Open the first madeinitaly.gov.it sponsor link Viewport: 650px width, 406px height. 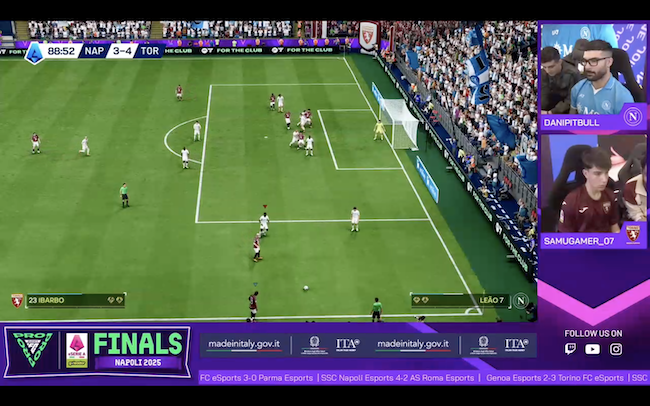pyautogui.click(x=244, y=344)
